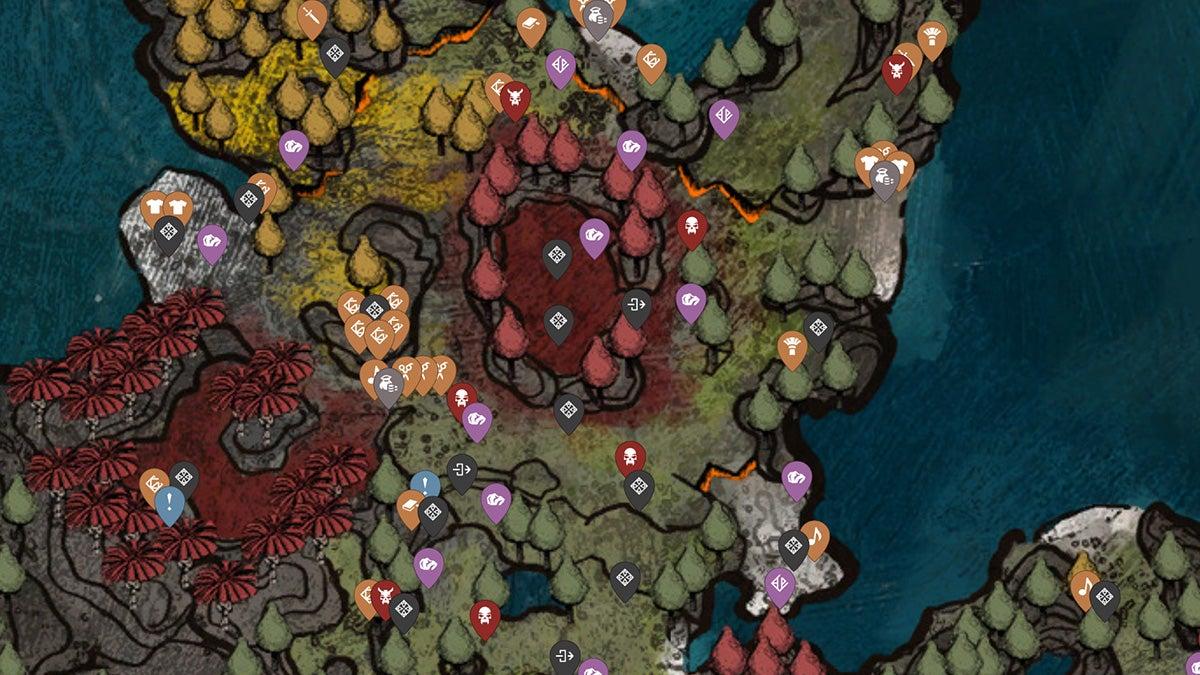Click the blue exclamation marker among red parasol trees
This screenshot has height=675, width=1200.
coord(169,503)
